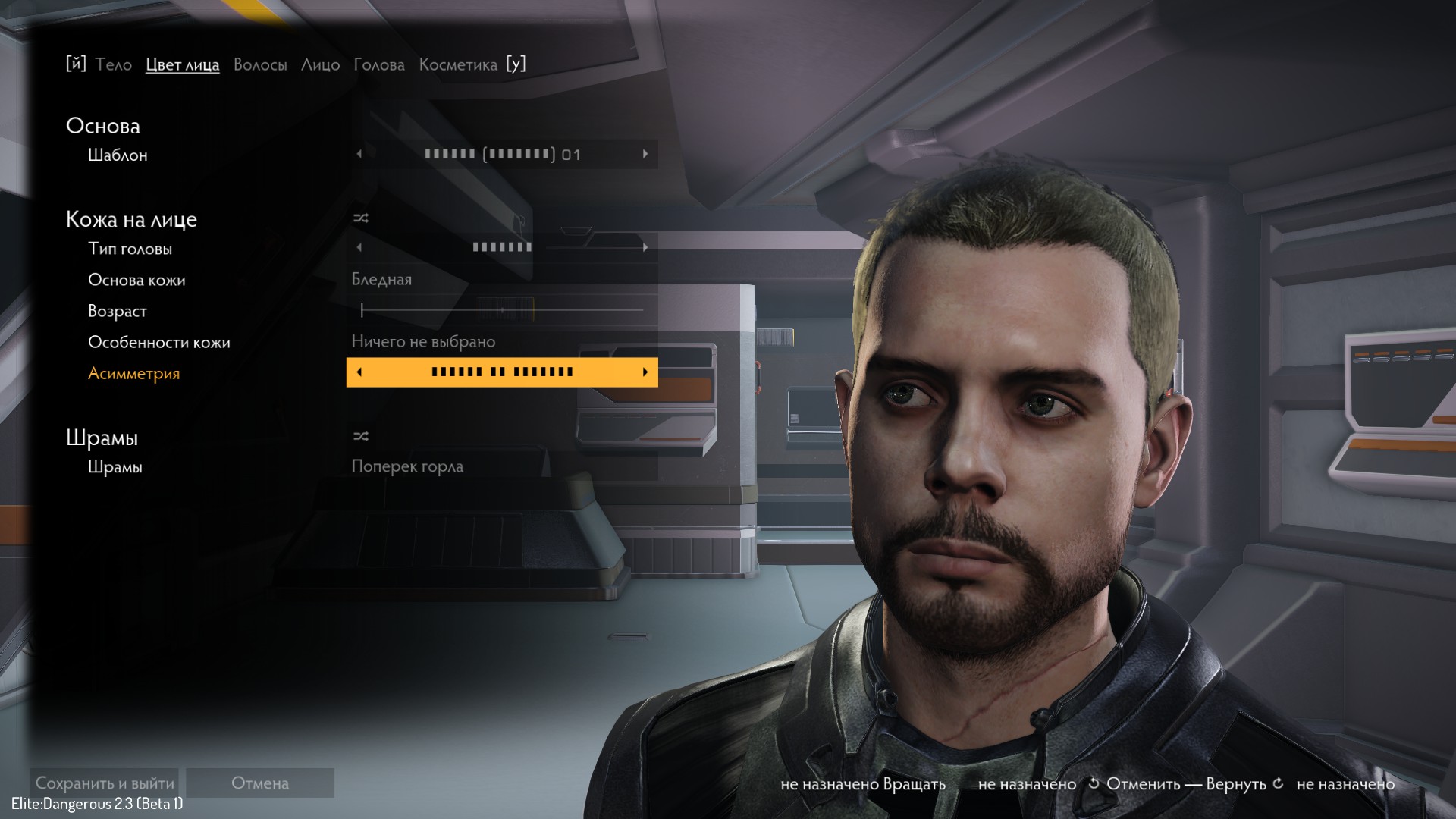Click the Шаблон next arrow
The width and height of the screenshot is (1456, 819).
pos(645,154)
